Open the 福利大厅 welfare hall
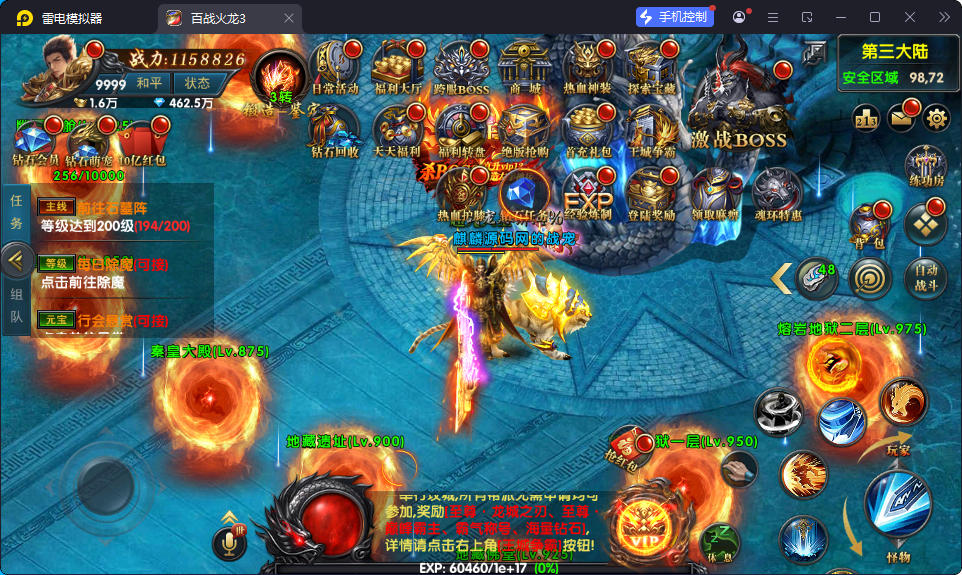Viewport: 962px width, 575px height. tap(397, 68)
